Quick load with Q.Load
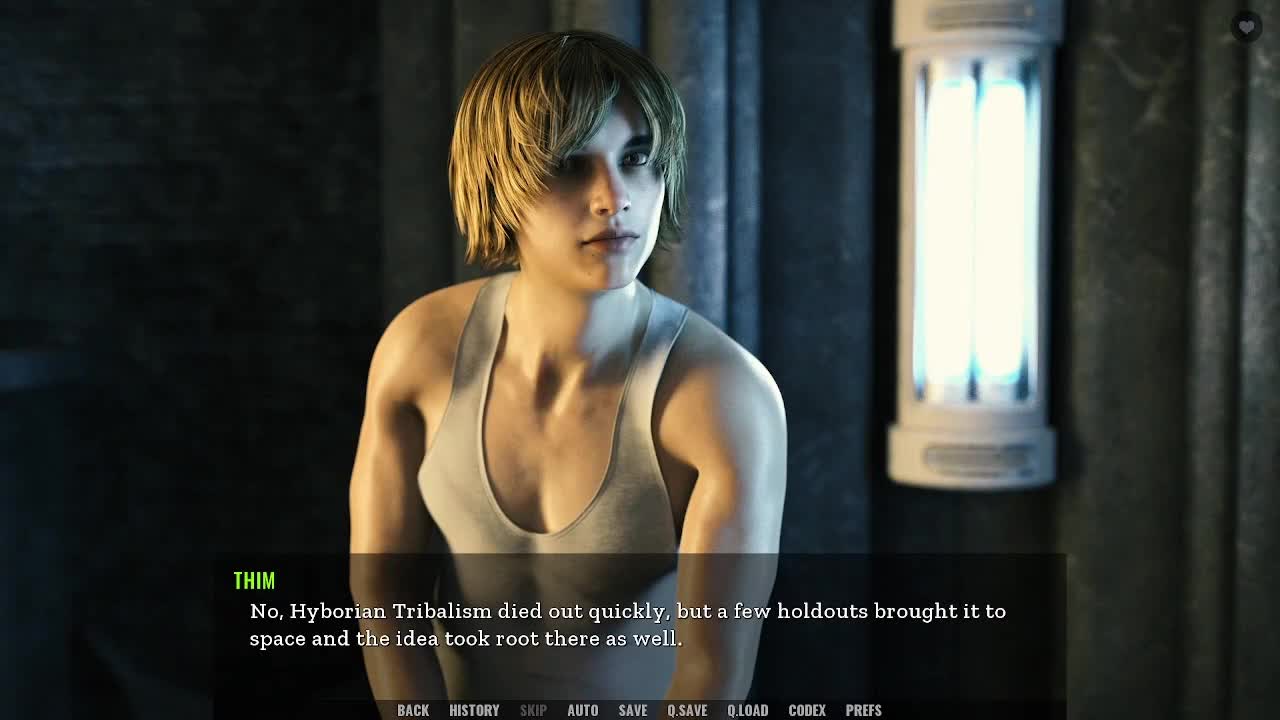This screenshot has height=720, width=1280. pyautogui.click(x=747, y=710)
